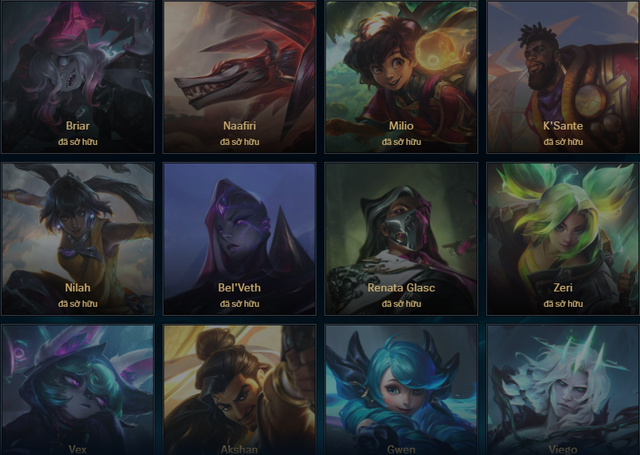Choose the Renata Glasc champion card

[x=401, y=238]
